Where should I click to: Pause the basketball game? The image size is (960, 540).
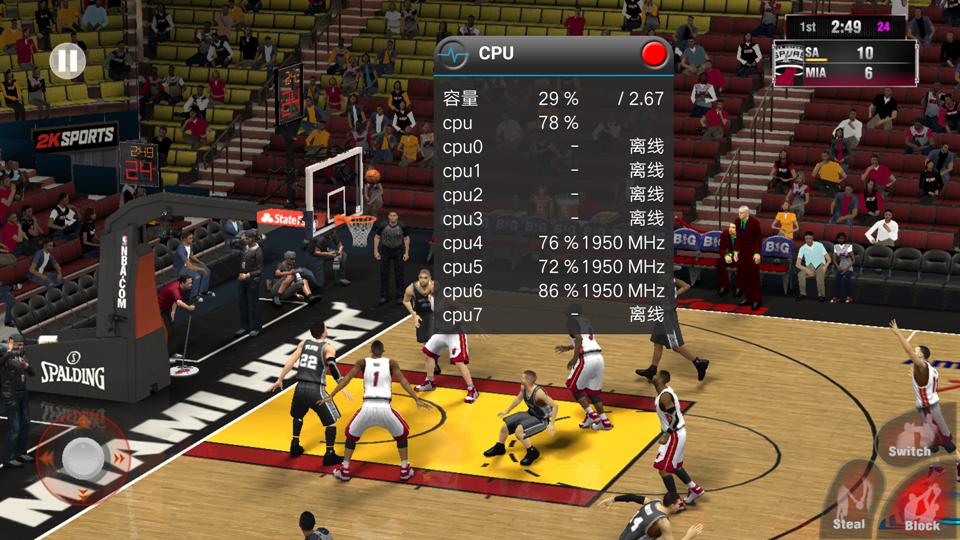[x=66, y=62]
